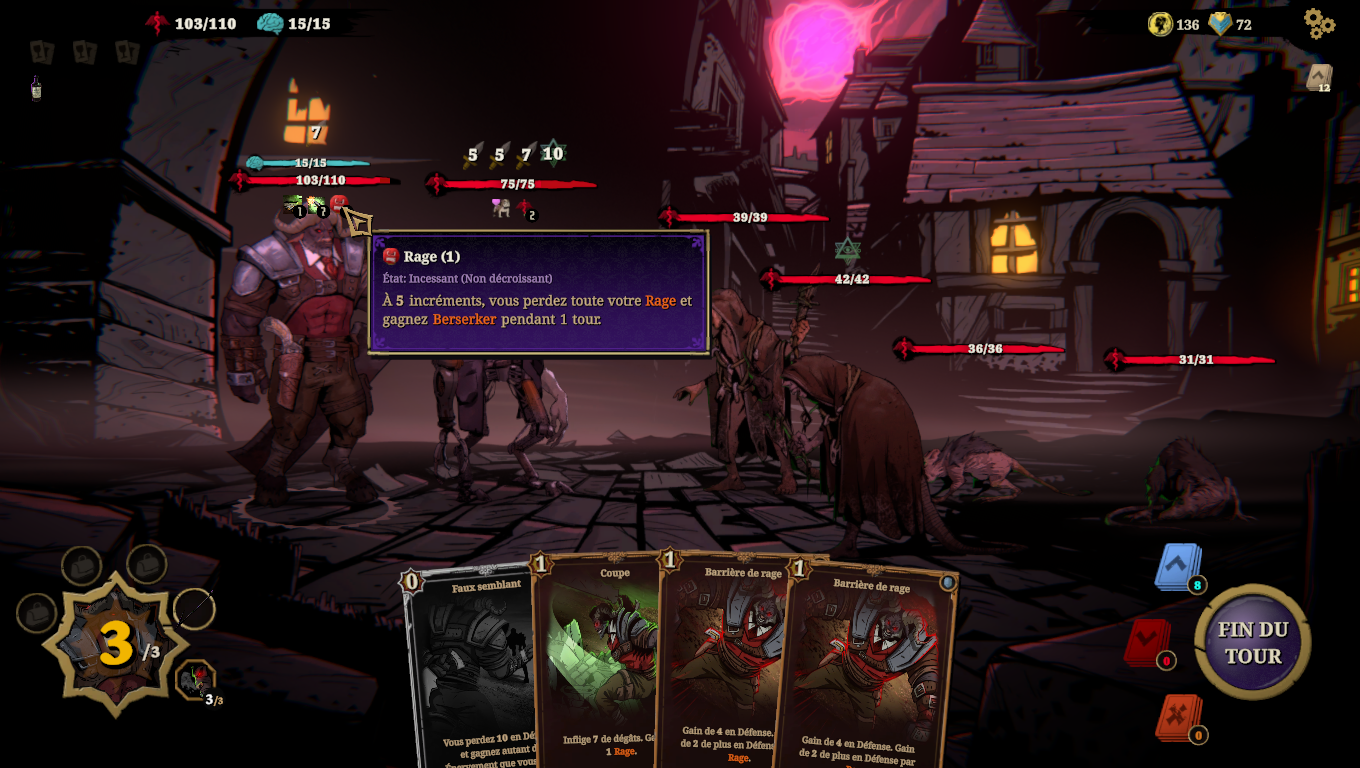This screenshot has width=1360, height=768.
Task: Click the energy star badge
Action: click(115, 645)
